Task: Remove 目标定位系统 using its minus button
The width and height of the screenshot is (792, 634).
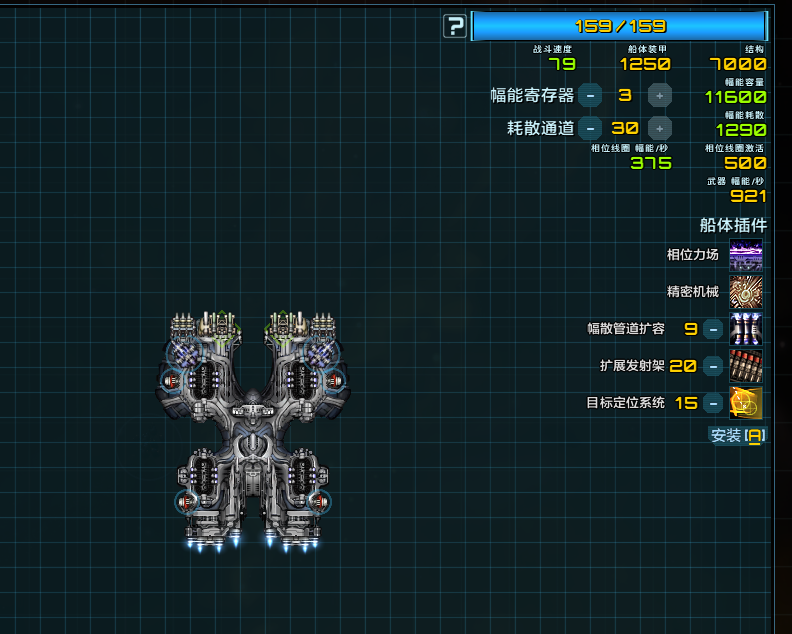Action: 713,403
